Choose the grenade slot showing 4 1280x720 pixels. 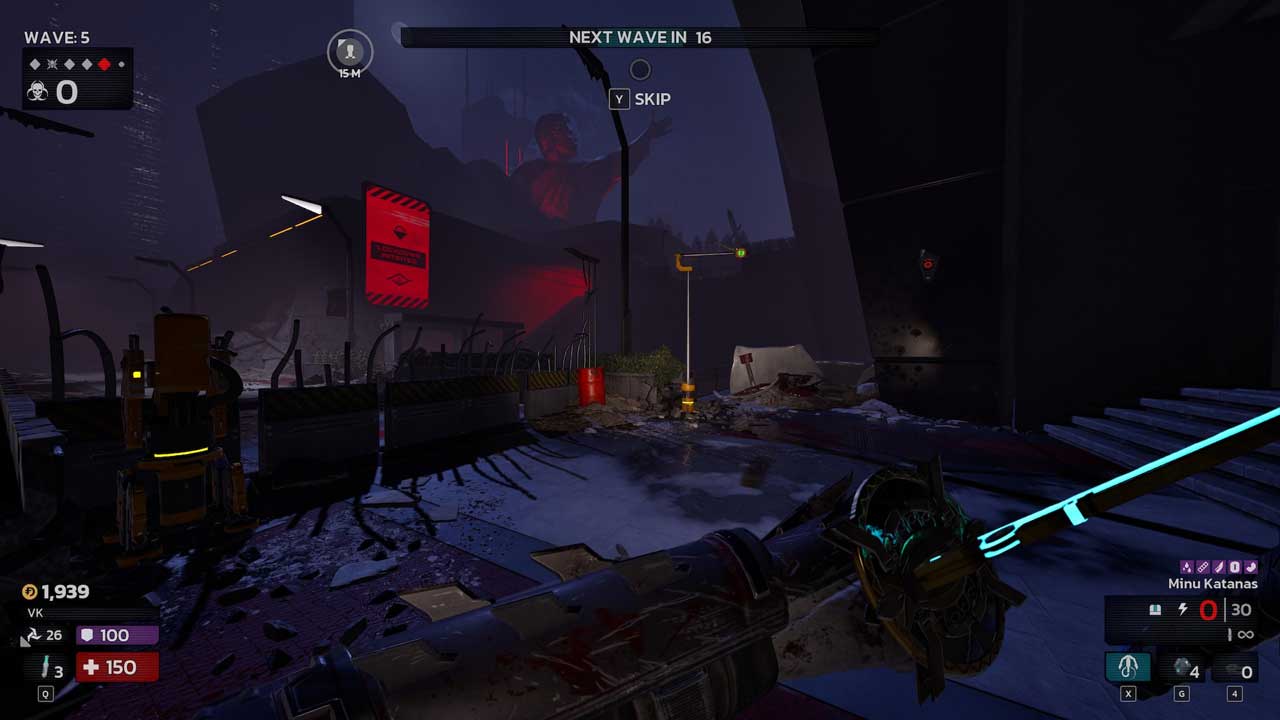[x=1183, y=668]
